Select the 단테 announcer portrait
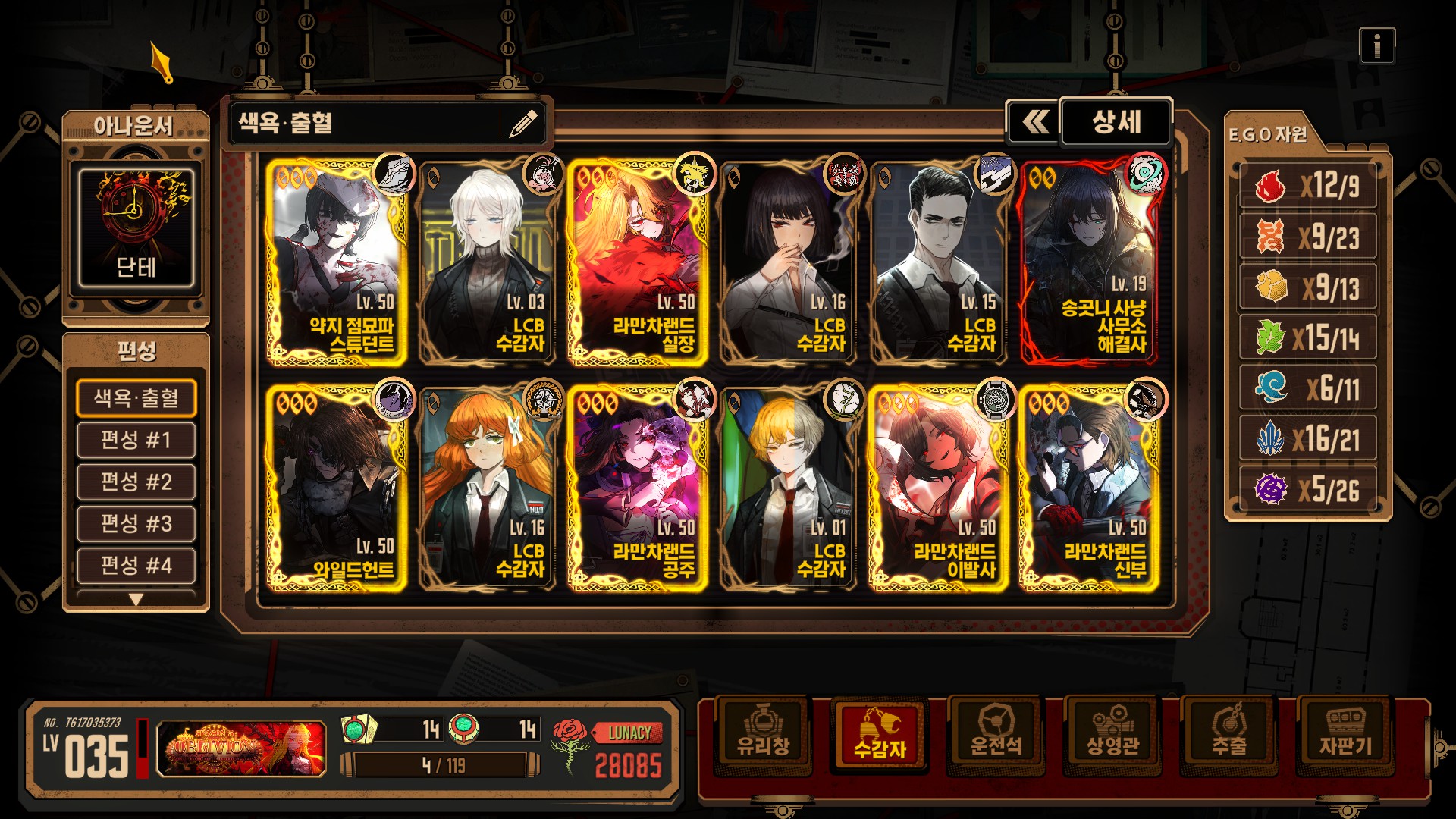The height and width of the screenshot is (819, 1456). point(136,227)
